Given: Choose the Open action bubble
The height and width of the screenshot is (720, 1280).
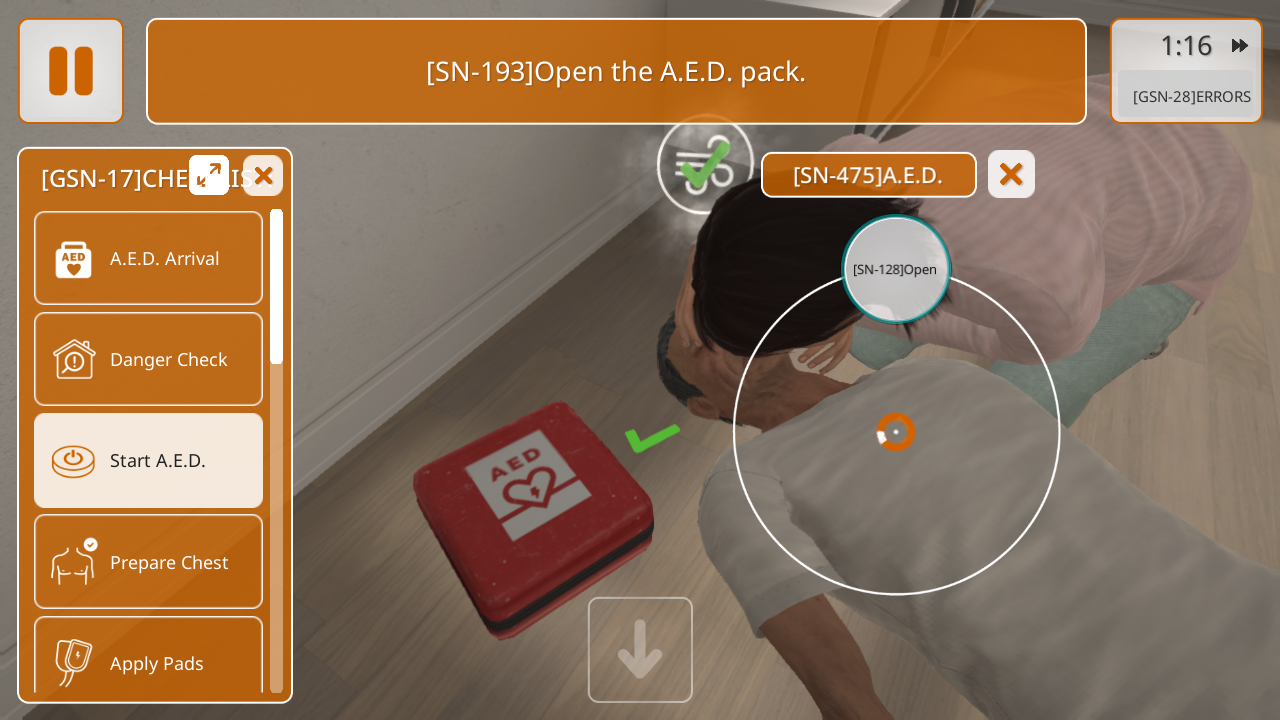Looking at the screenshot, I should tap(895, 269).
